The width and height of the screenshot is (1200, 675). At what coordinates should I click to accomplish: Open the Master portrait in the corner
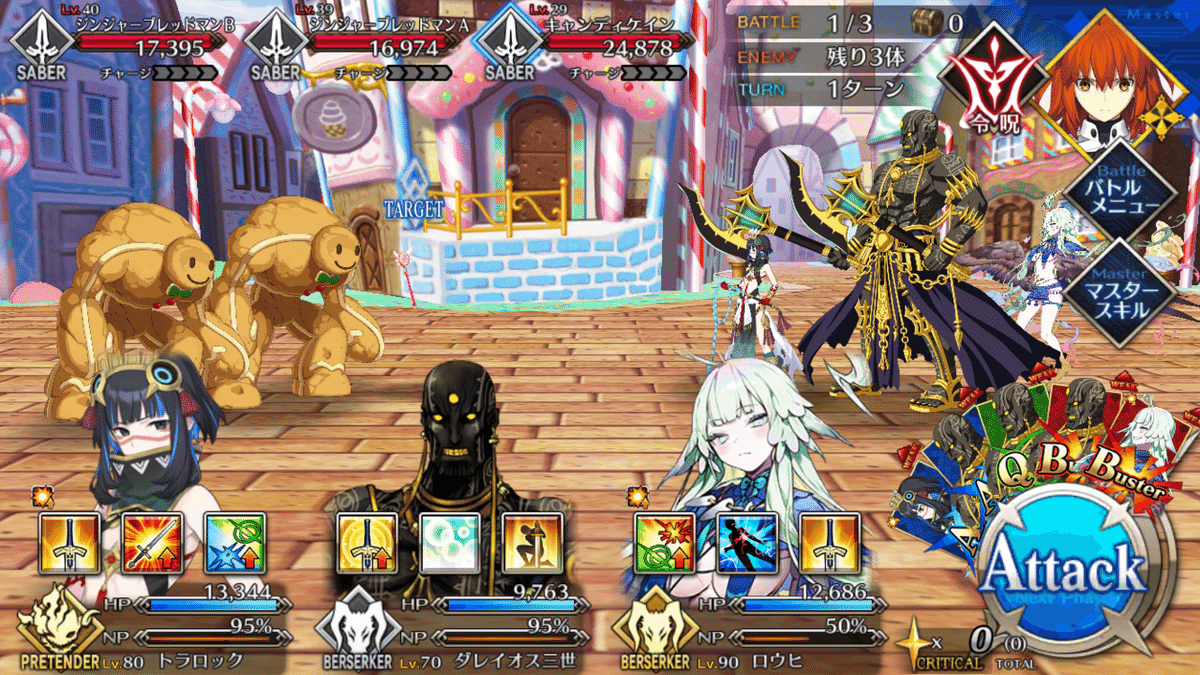pos(1090,85)
